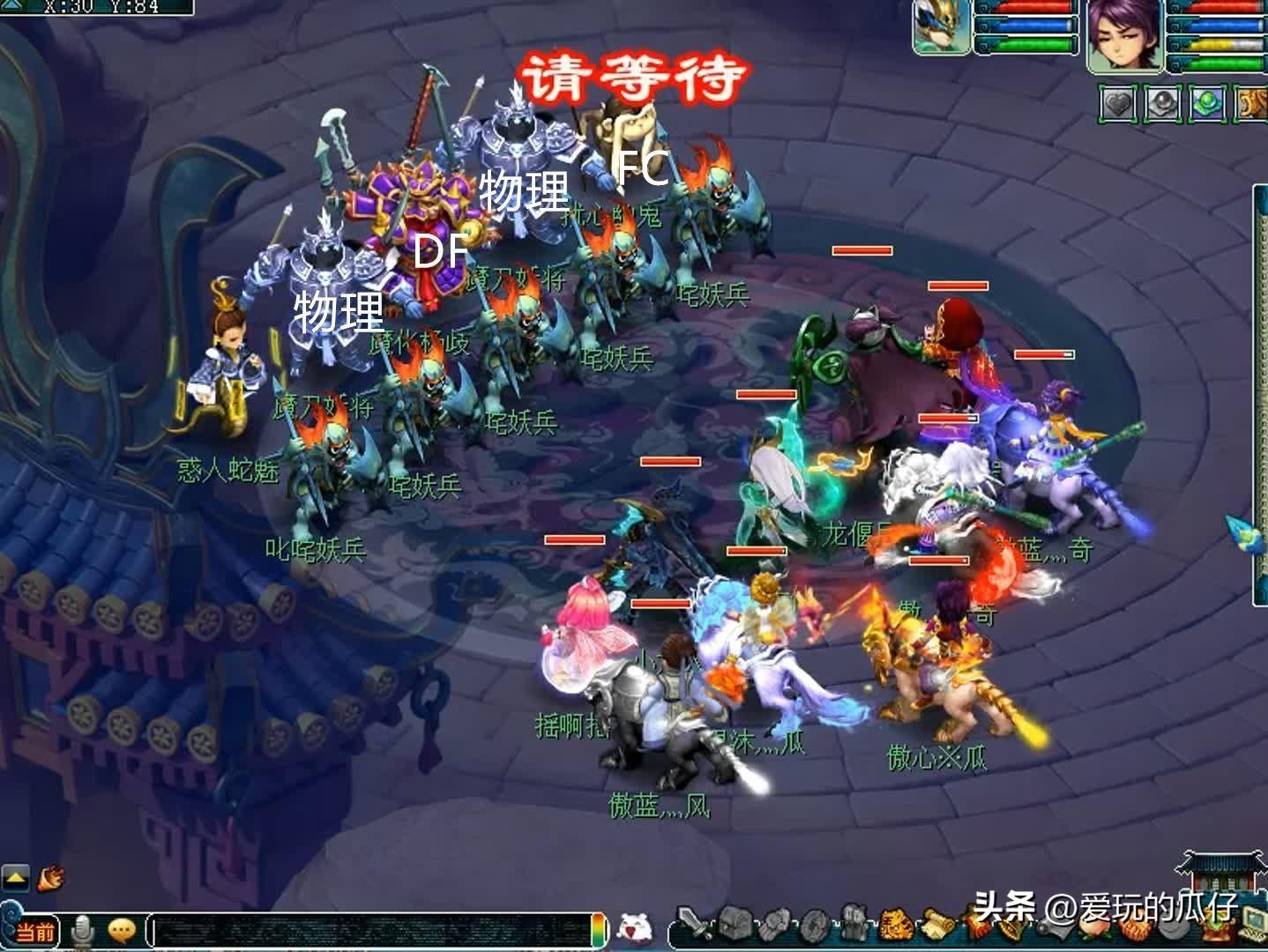Viewport: 1268px width, 952px height.
Task: Select the pet portrait with golden helmet
Action: click(x=941, y=26)
